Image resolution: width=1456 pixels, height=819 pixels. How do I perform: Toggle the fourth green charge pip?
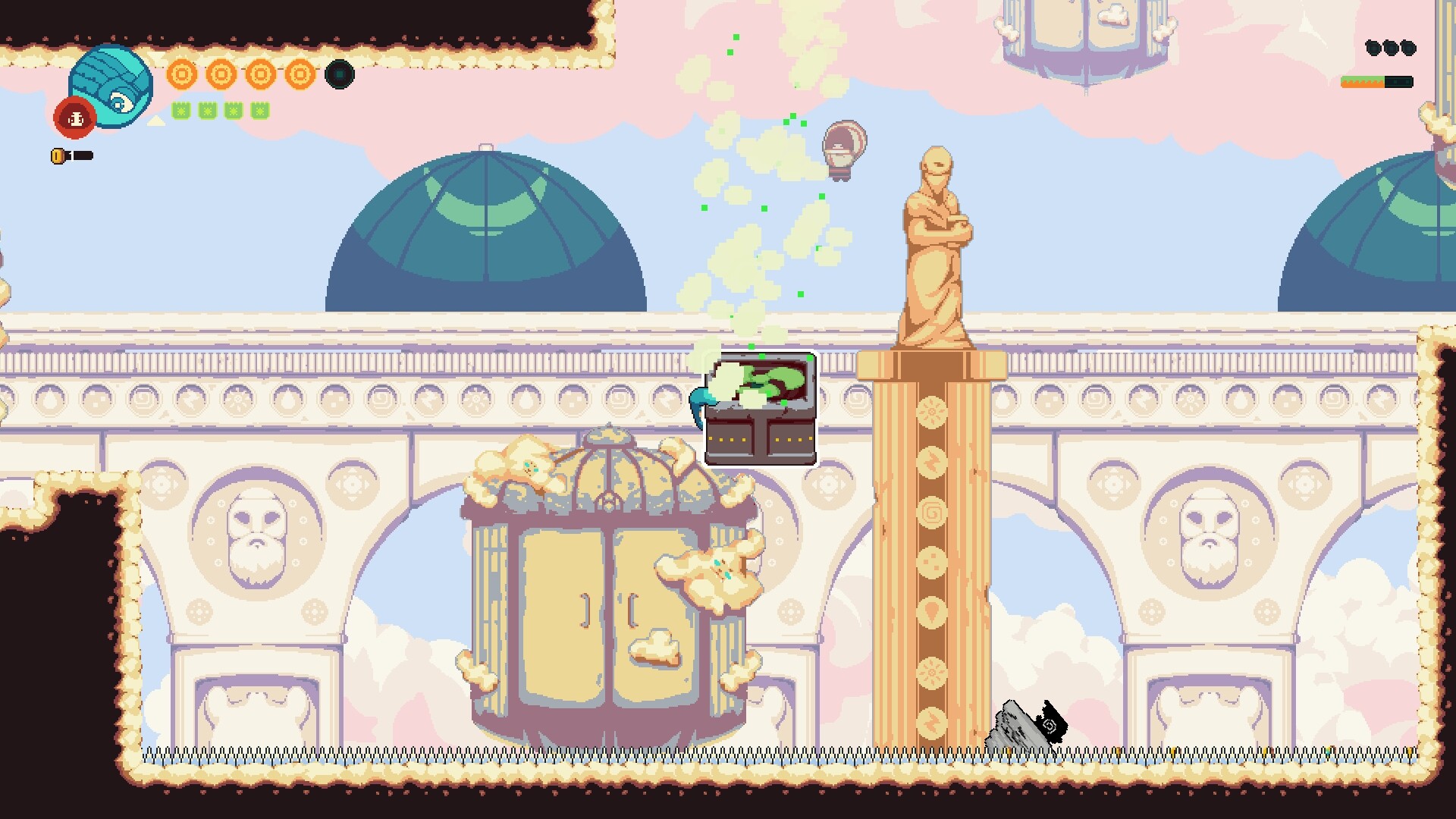click(259, 110)
